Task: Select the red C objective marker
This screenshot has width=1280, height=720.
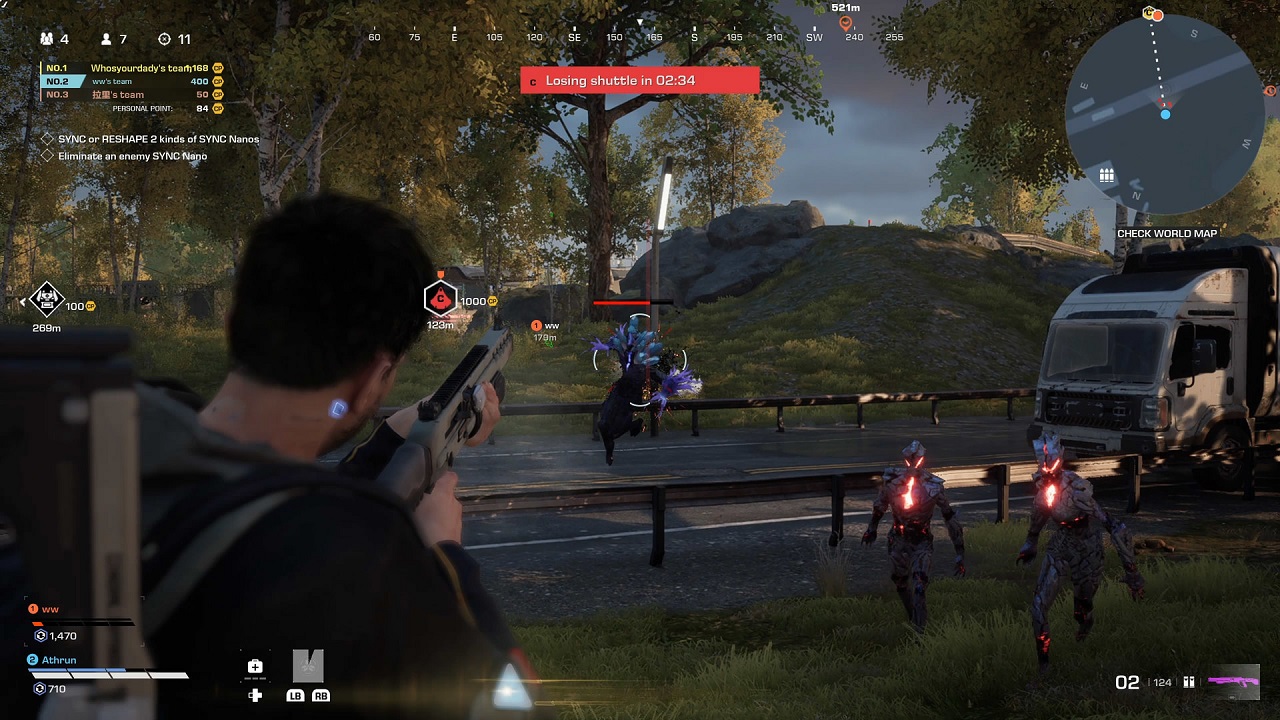Action: tap(440, 298)
